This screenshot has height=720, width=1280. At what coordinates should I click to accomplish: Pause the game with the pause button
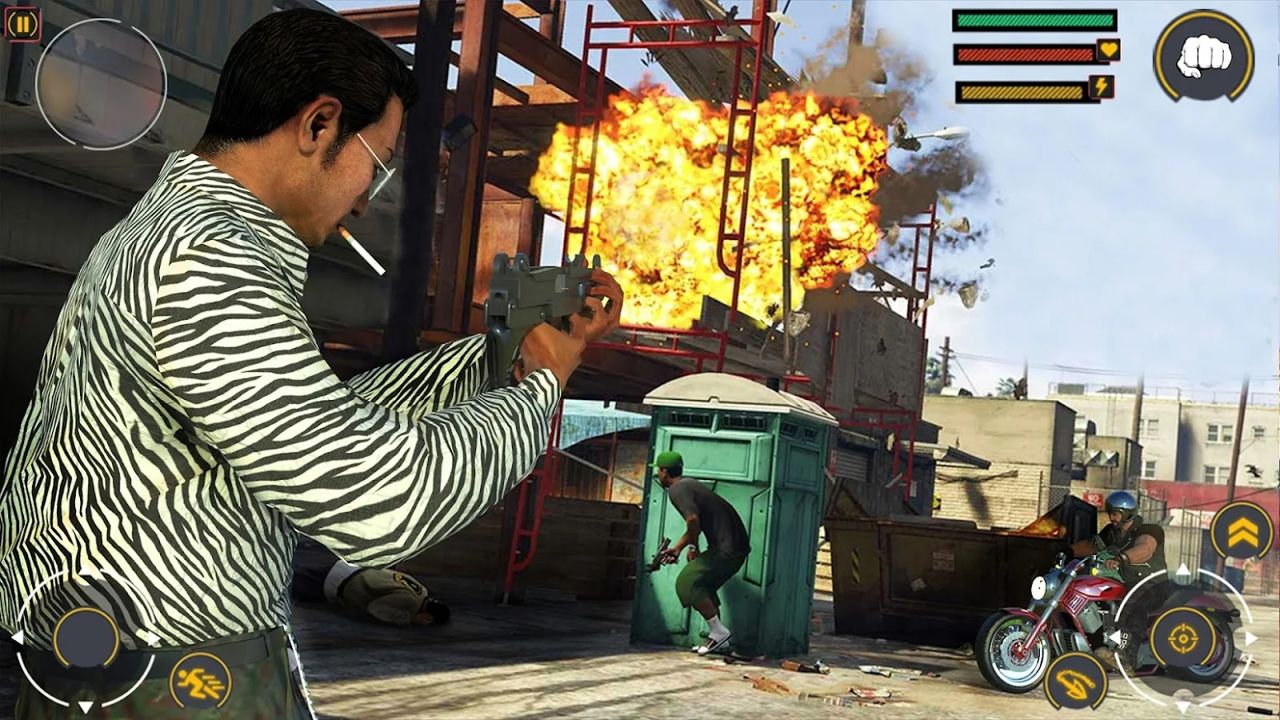[x=22, y=24]
